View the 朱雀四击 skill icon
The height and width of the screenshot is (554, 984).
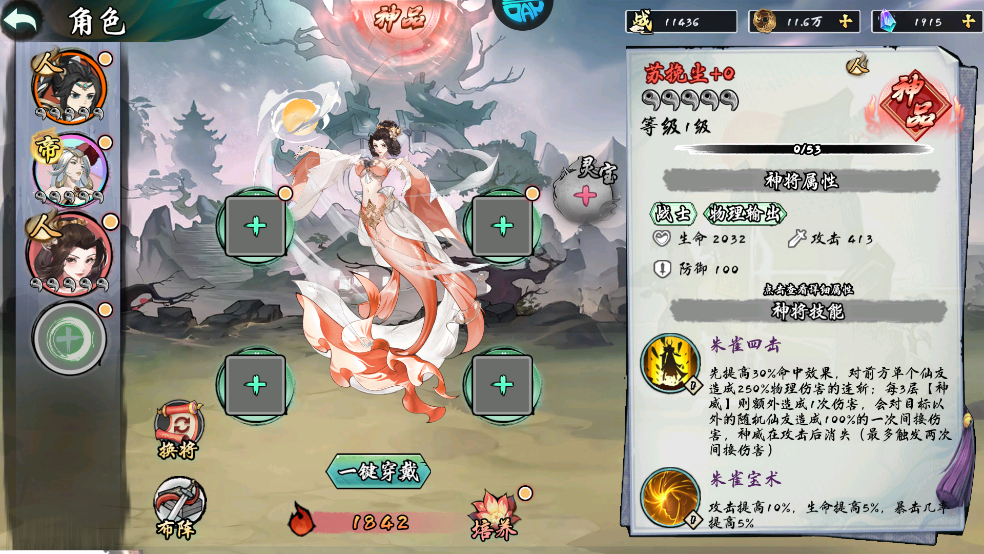click(670, 362)
